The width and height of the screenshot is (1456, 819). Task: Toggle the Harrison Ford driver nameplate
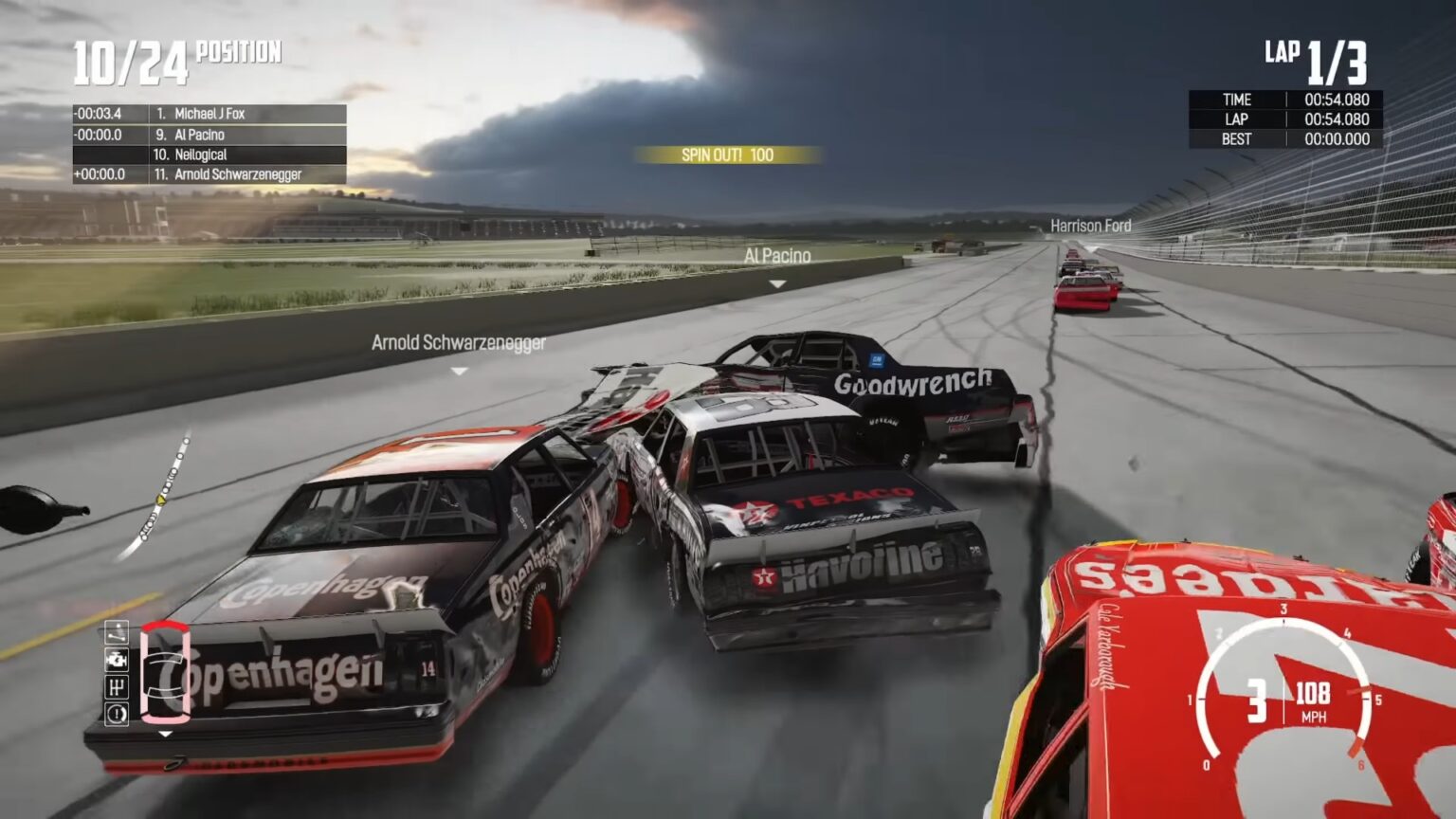[x=1090, y=227]
